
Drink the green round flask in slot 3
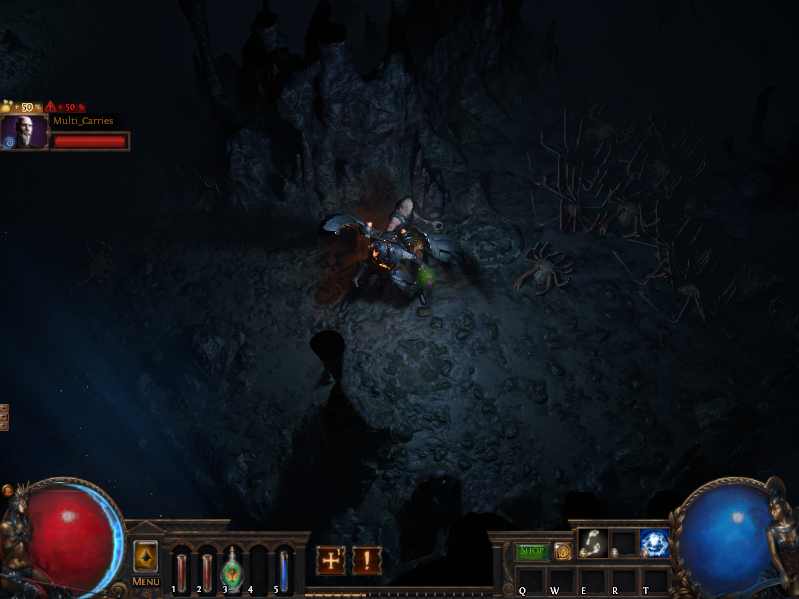231,568
